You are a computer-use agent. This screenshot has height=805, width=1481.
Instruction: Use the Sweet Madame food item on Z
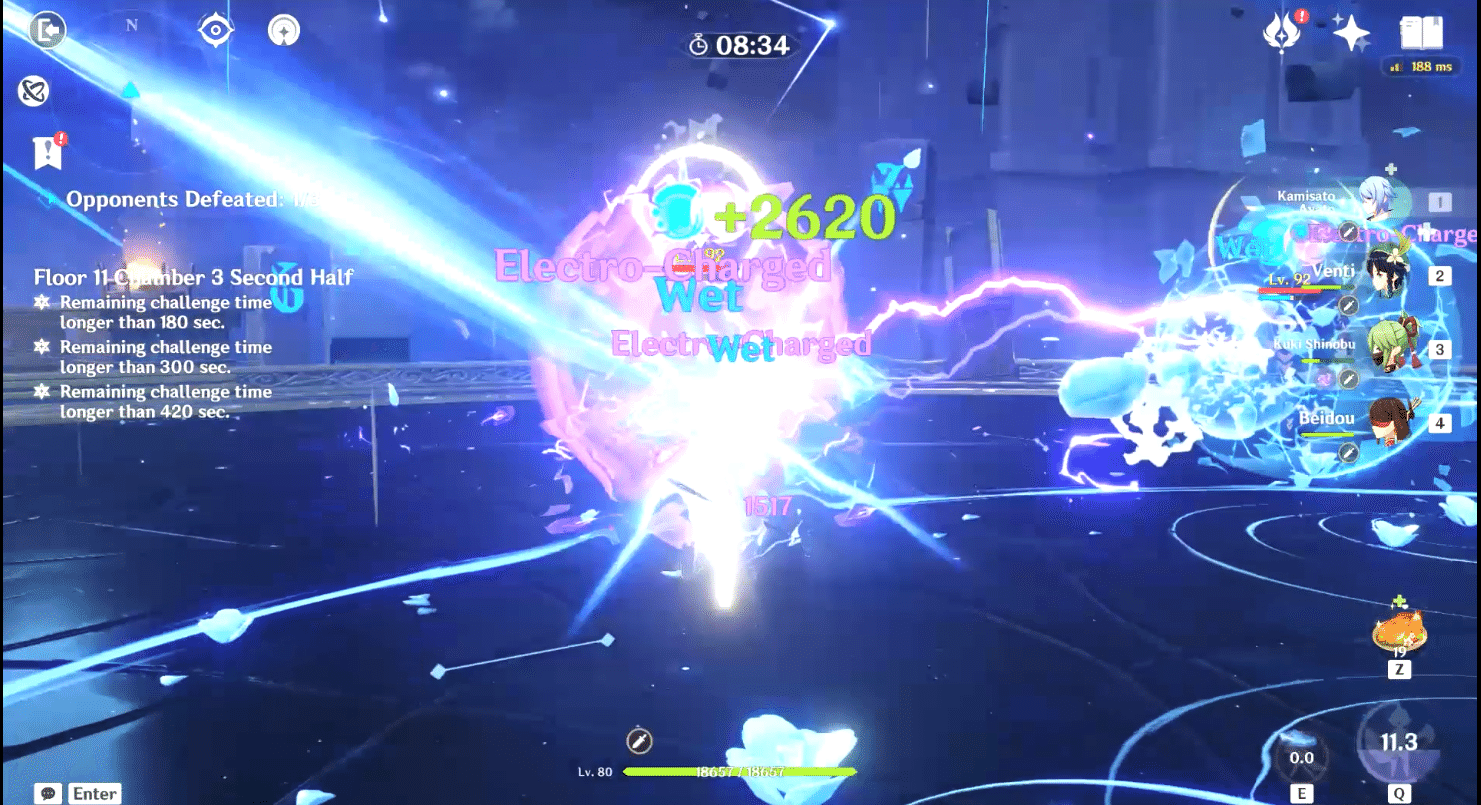coord(1399,630)
